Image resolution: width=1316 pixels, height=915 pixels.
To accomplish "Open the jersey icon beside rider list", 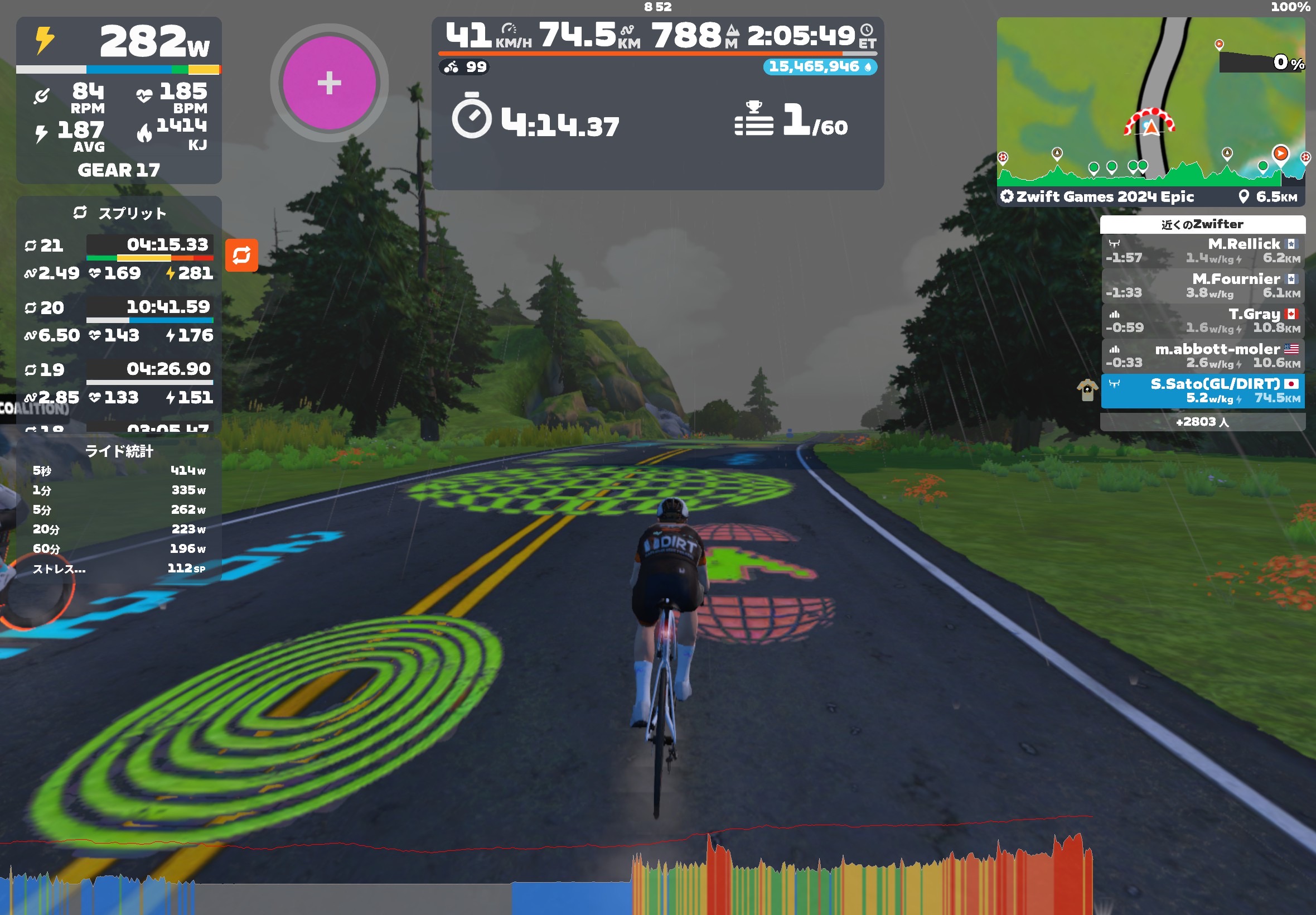I will coord(1087,391).
